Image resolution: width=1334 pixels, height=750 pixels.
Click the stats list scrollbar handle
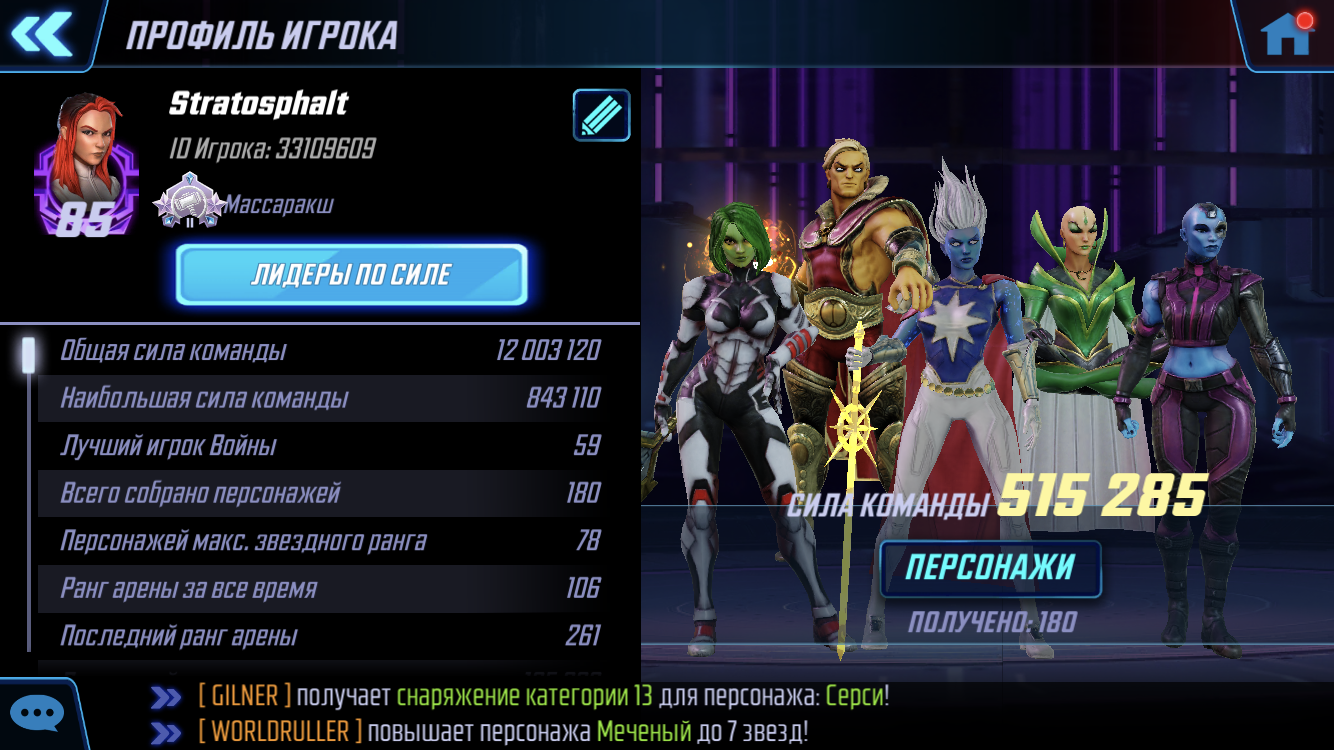pyautogui.click(x=29, y=353)
